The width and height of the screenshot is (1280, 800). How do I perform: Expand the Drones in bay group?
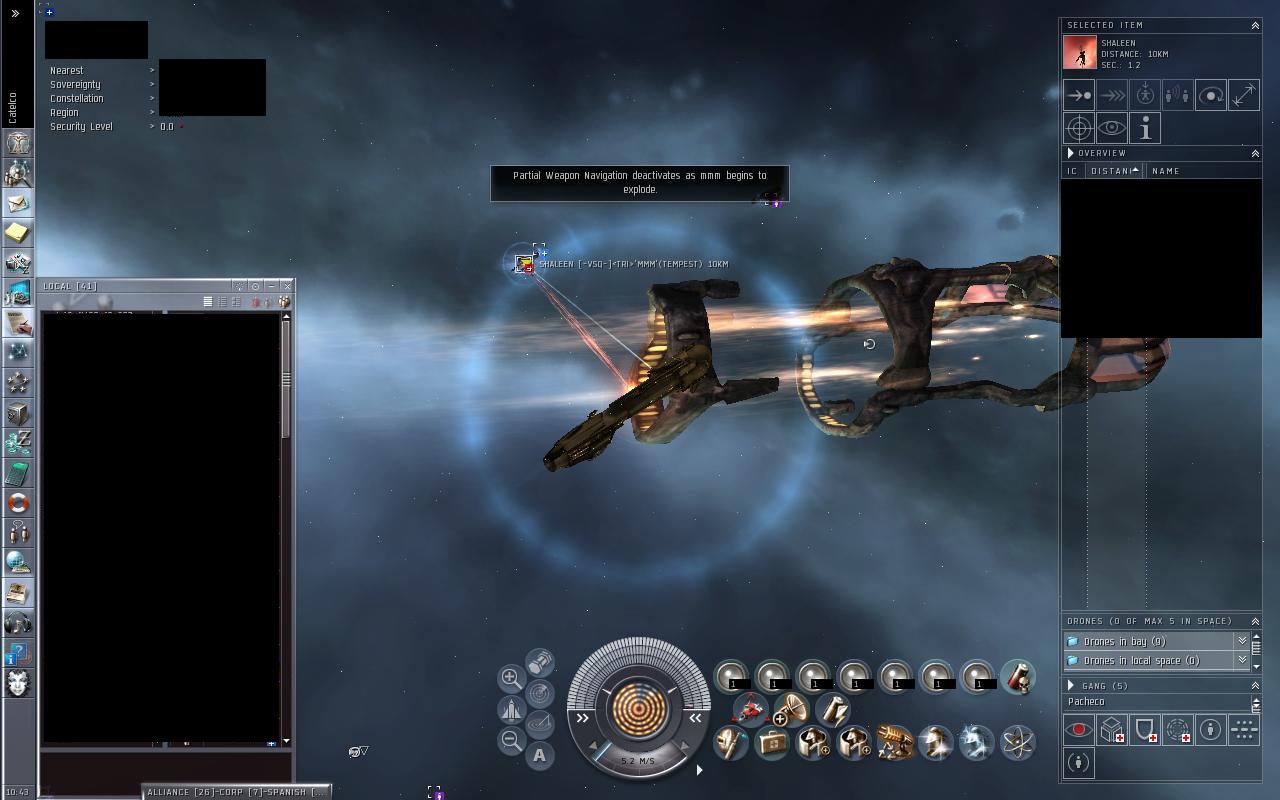(1242, 641)
